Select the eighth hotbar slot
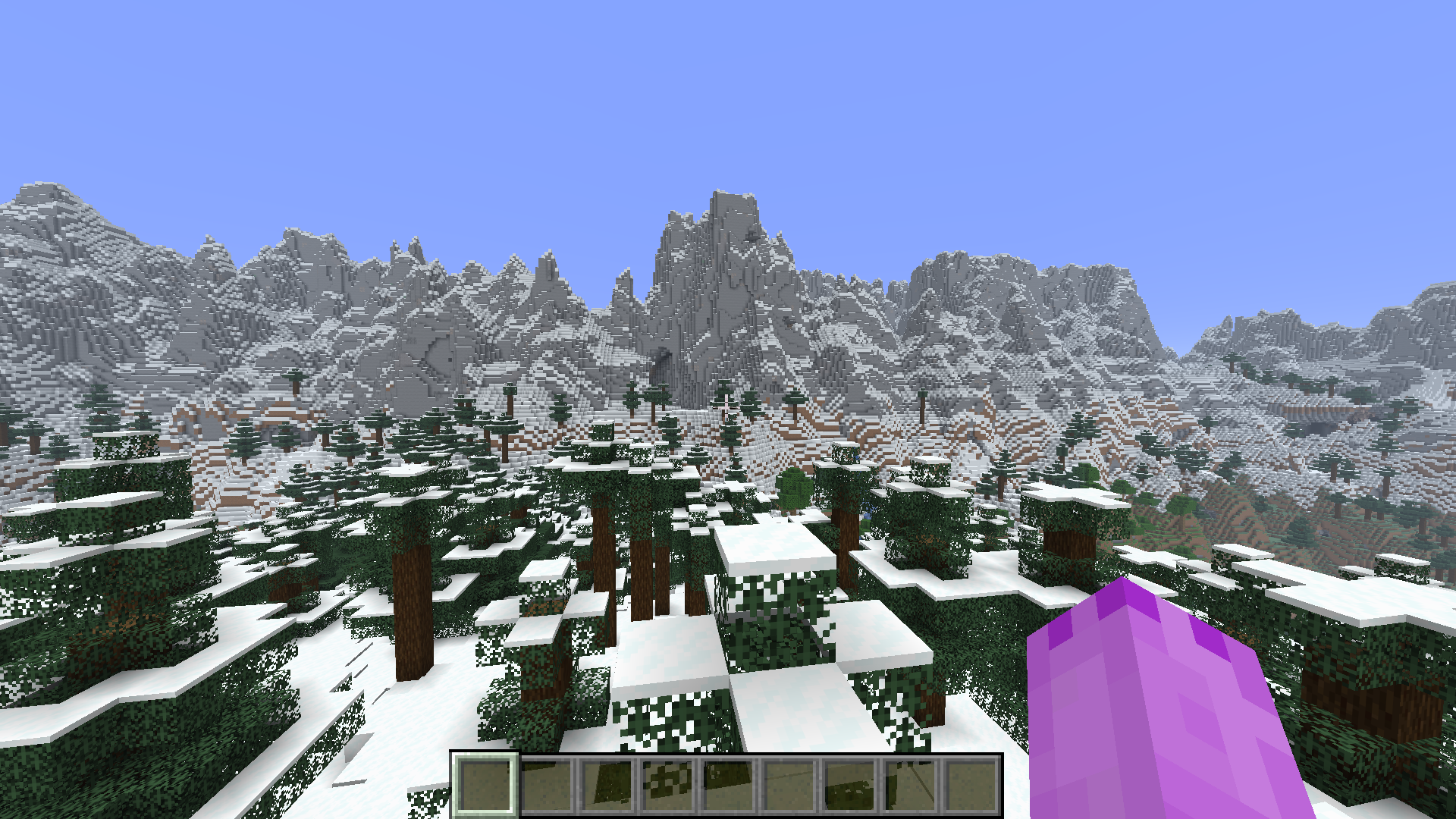 [x=910, y=783]
